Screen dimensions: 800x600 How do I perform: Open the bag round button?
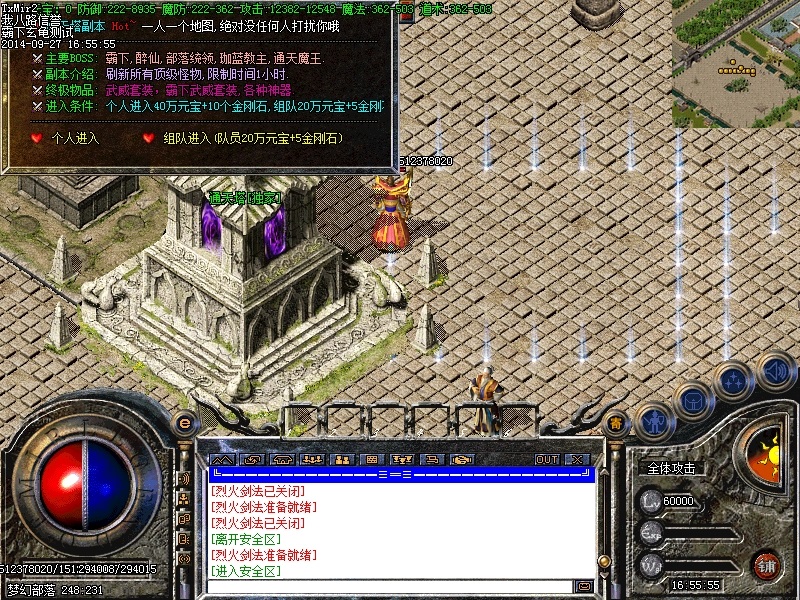pyautogui.click(x=692, y=400)
